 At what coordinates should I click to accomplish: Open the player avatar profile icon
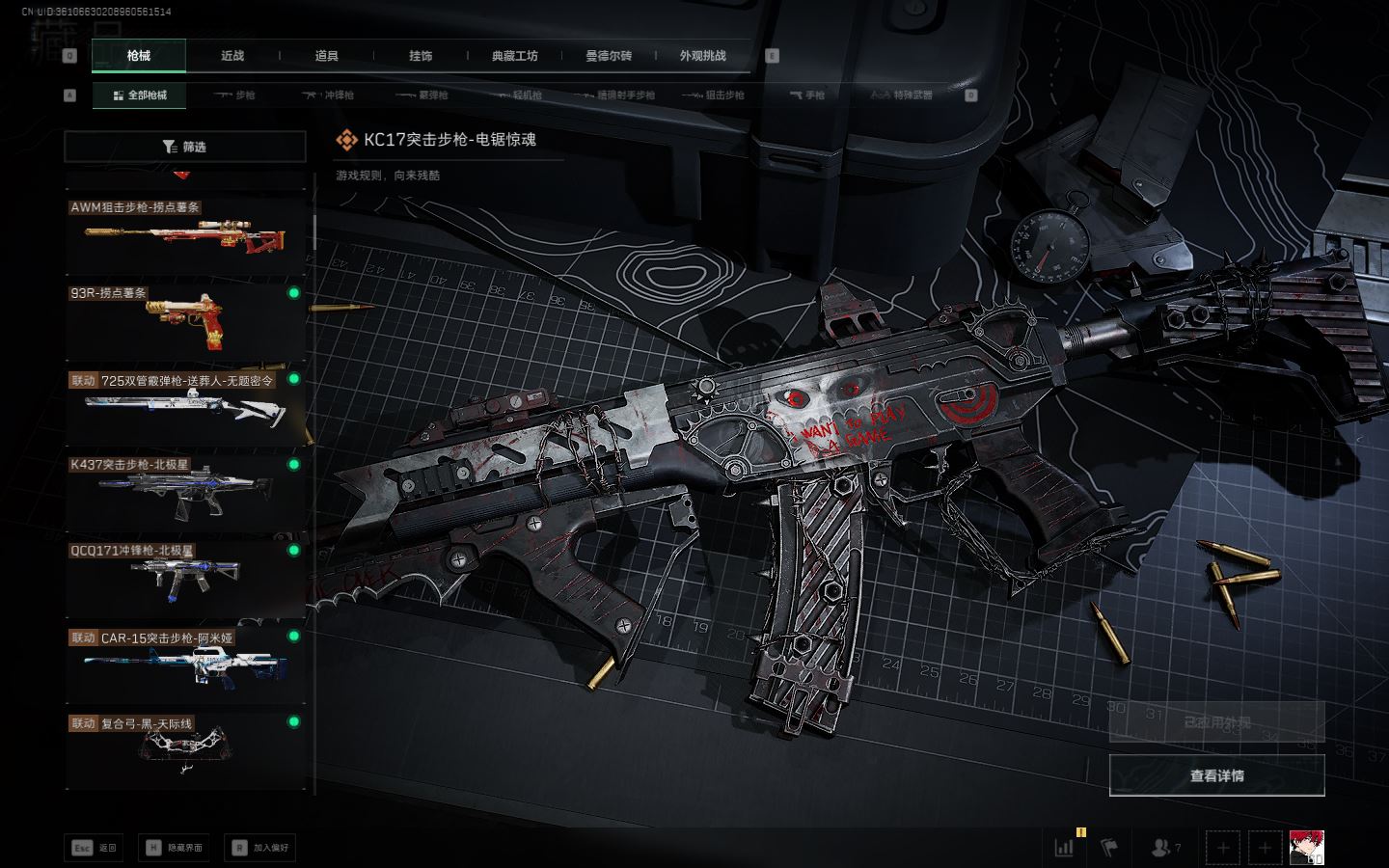pyautogui.click(x=1307, y=848)
